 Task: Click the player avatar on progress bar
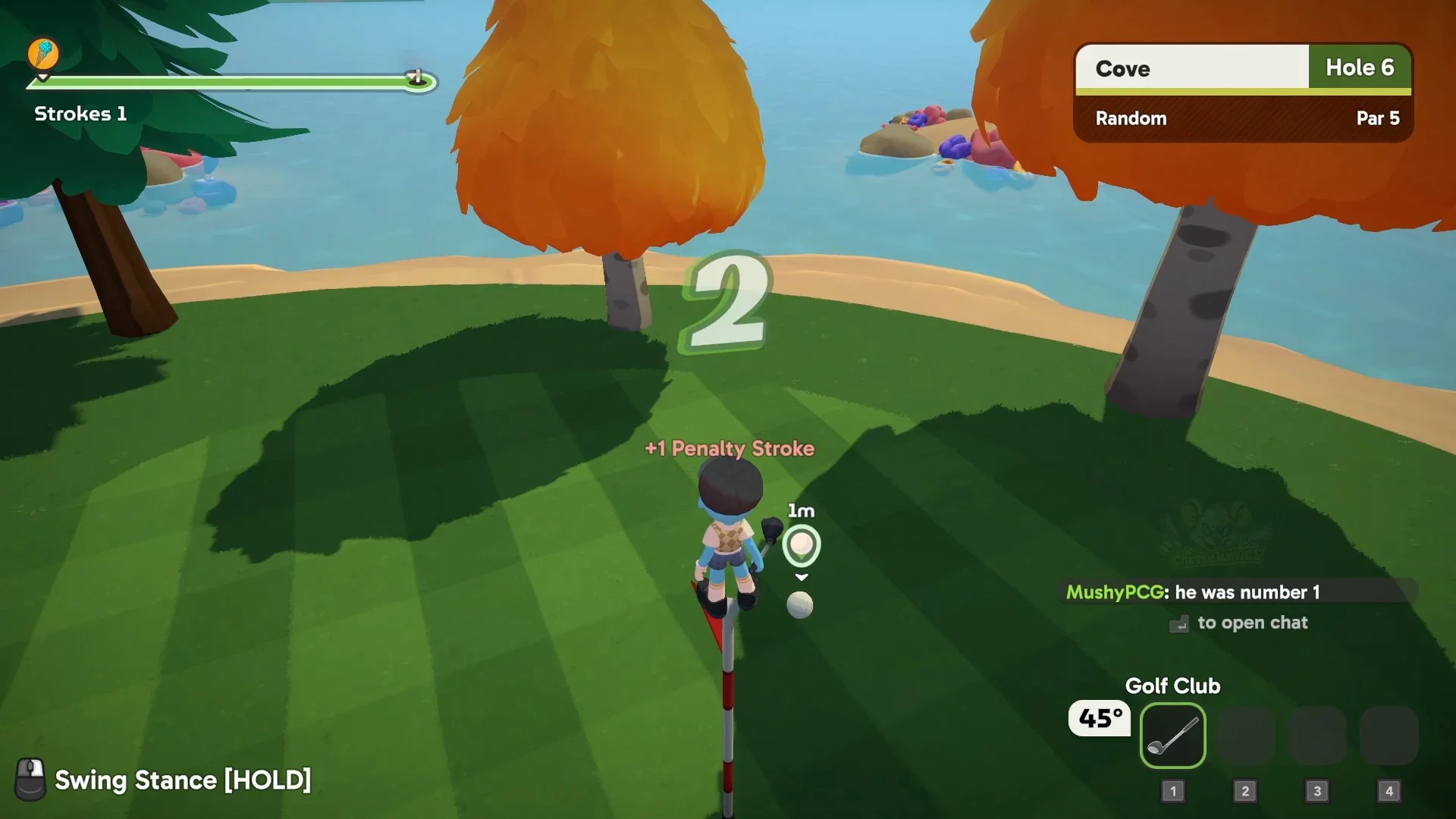tap(43, 54)
